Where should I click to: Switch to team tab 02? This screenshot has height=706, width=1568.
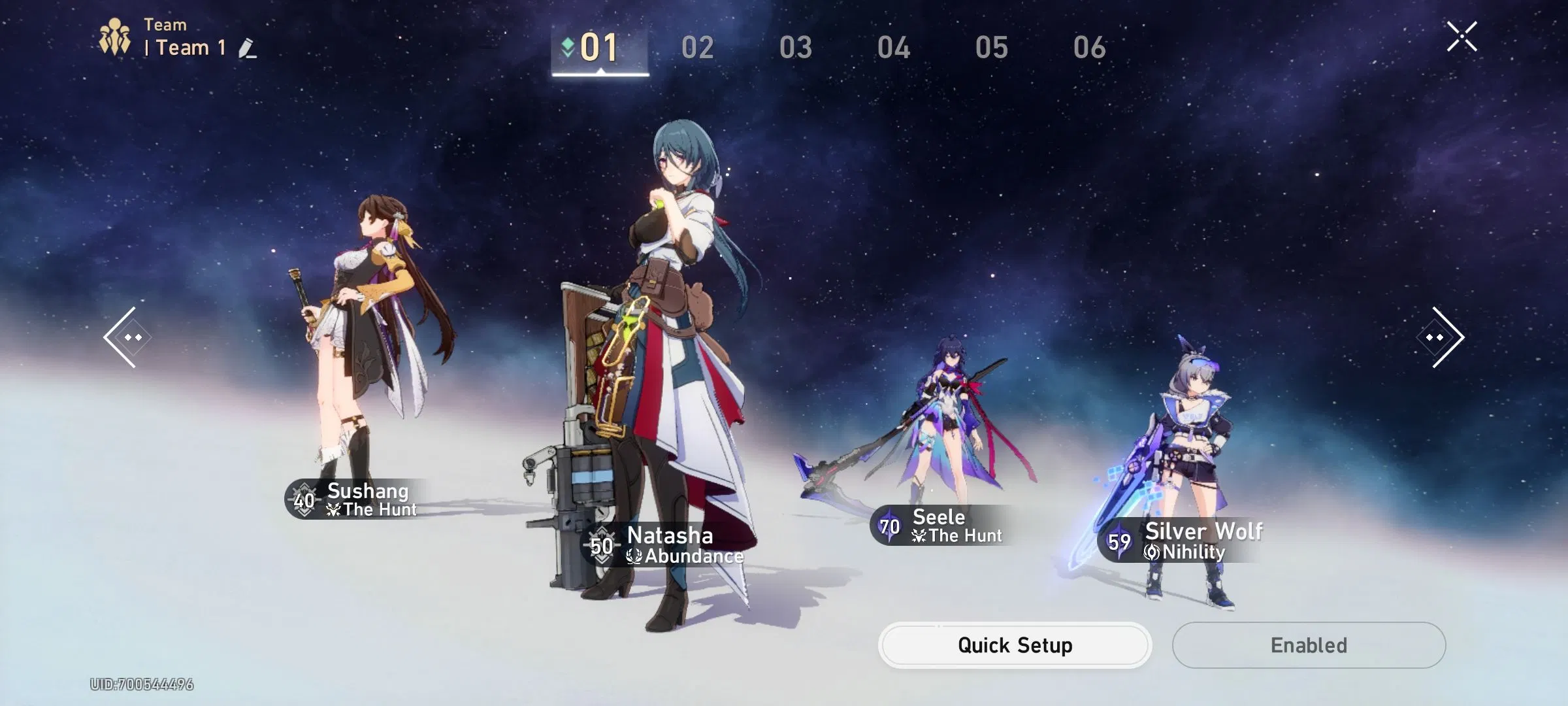pyautogui.click(x=698, y=47)
